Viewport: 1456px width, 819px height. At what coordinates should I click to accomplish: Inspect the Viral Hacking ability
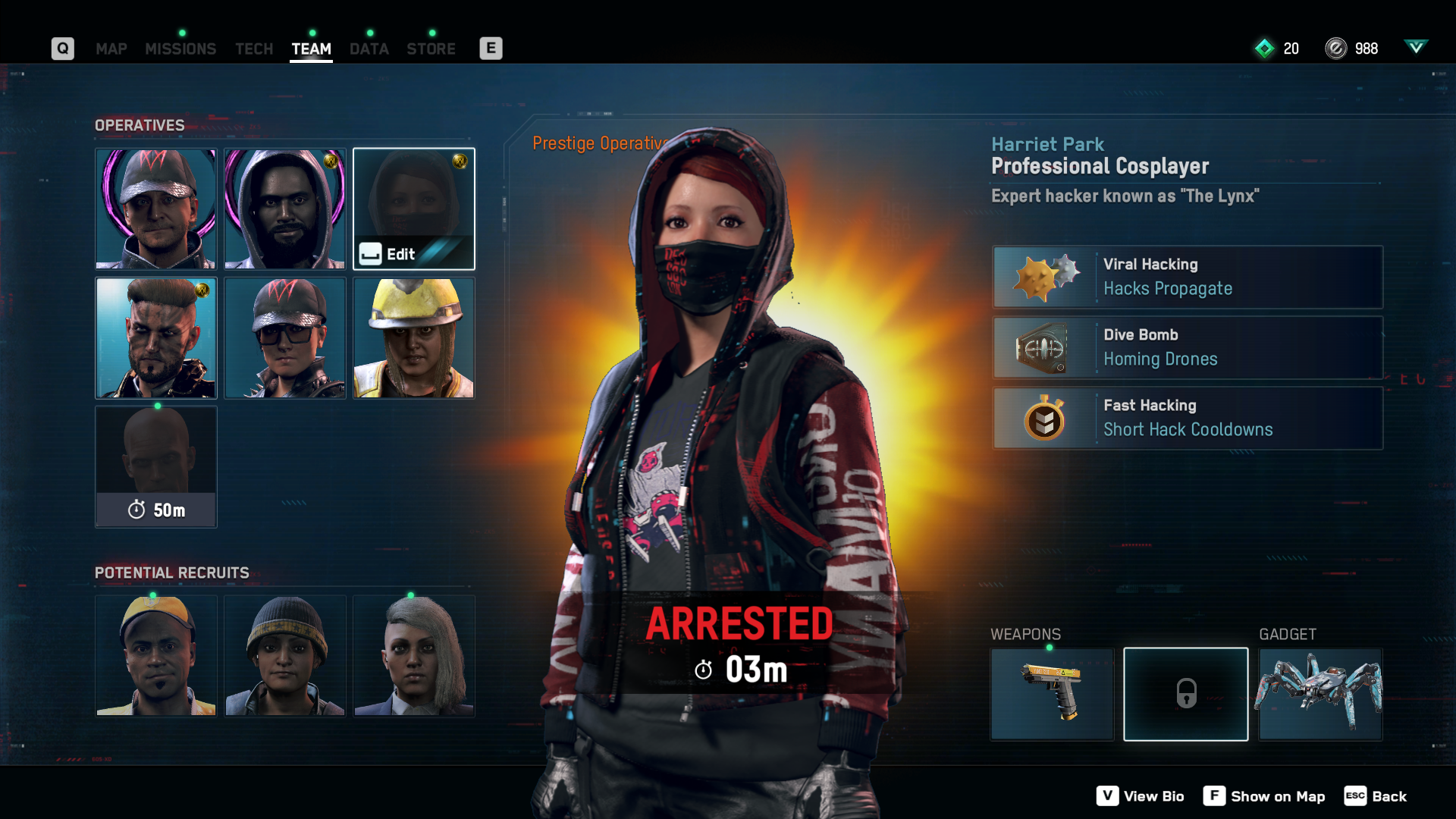coord(1188,277)
